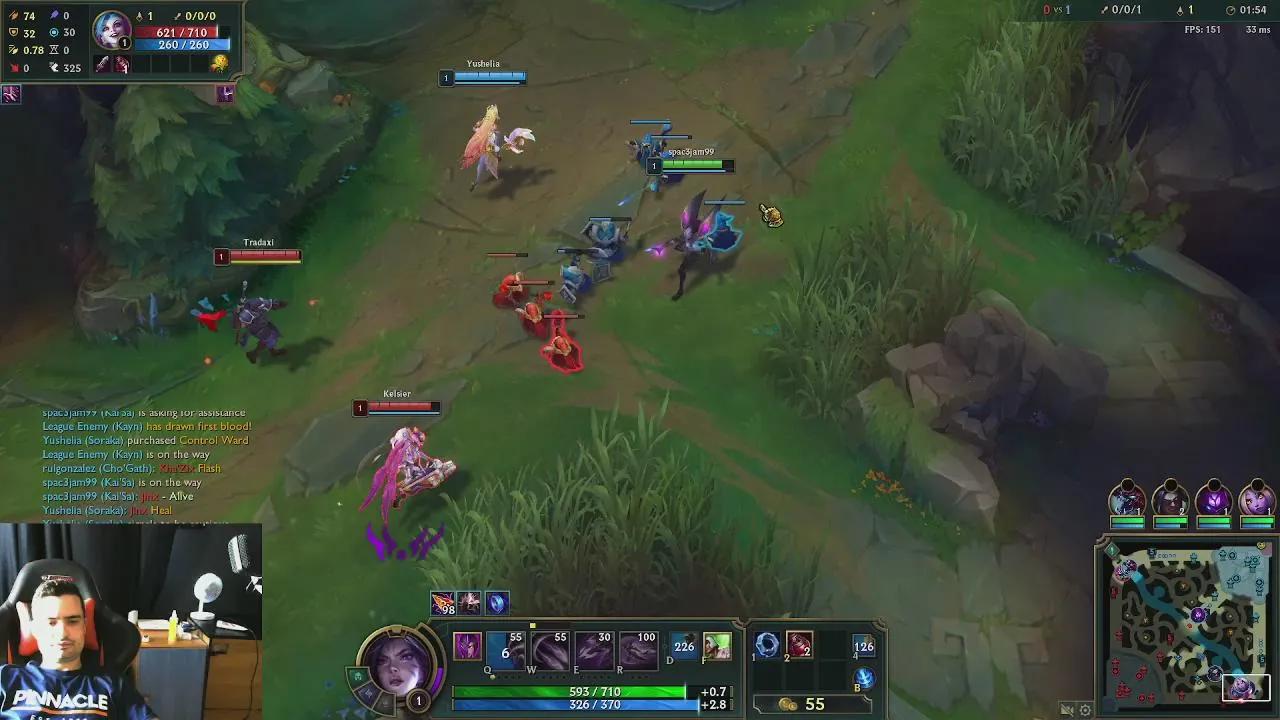Open minimap options with the gear icon
The height and width of the screenshot is (720, 1280).
pyautogui.click(x=1083, y=709)
